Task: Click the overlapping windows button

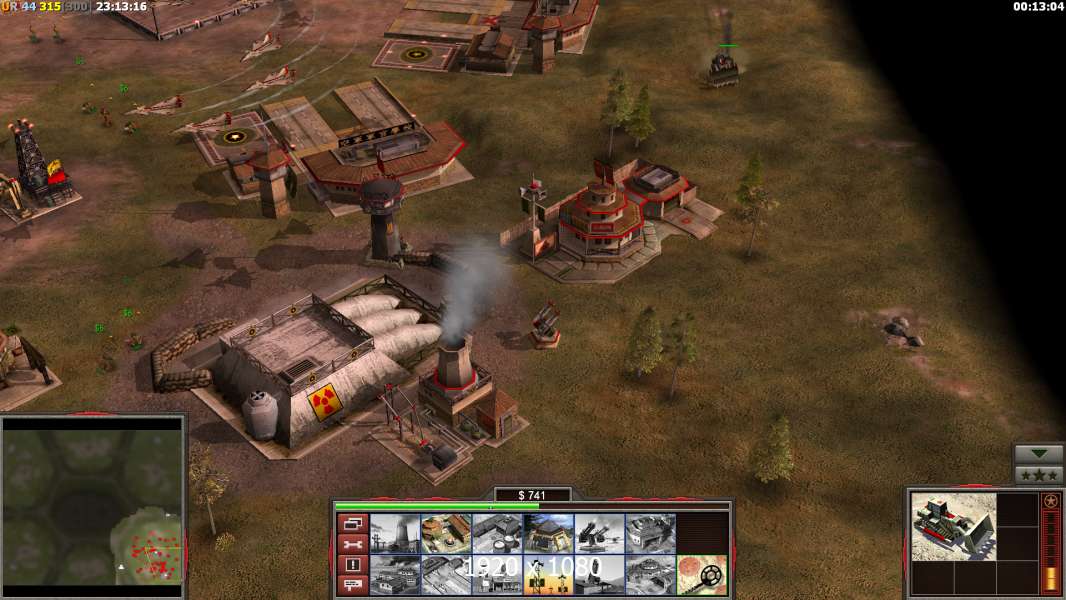Action: coord(352,523)
